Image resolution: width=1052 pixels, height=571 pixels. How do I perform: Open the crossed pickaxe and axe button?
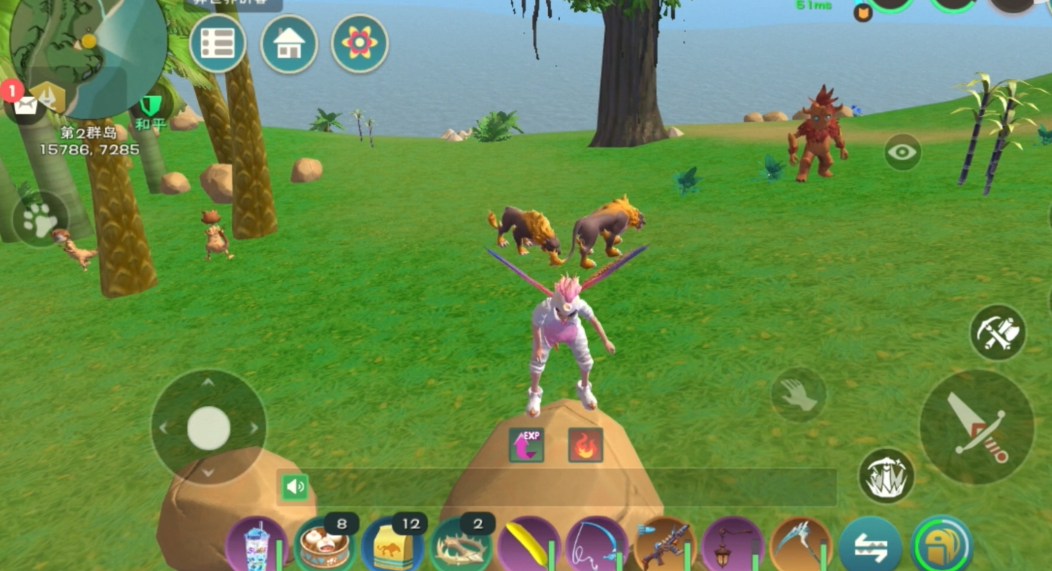(x=997, y=332)
